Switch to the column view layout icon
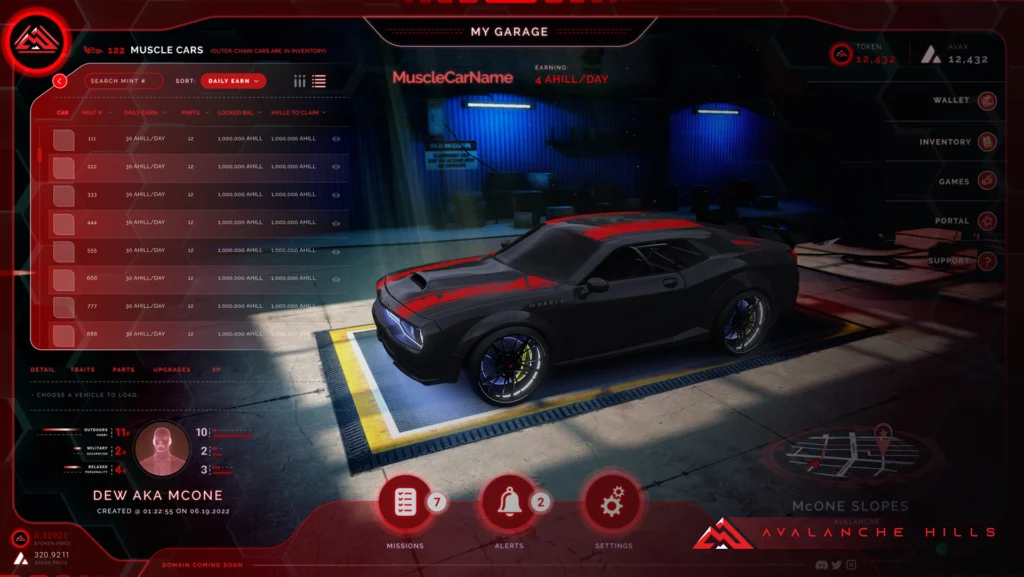Screen dimensions: 1024x577 point(300,81)
